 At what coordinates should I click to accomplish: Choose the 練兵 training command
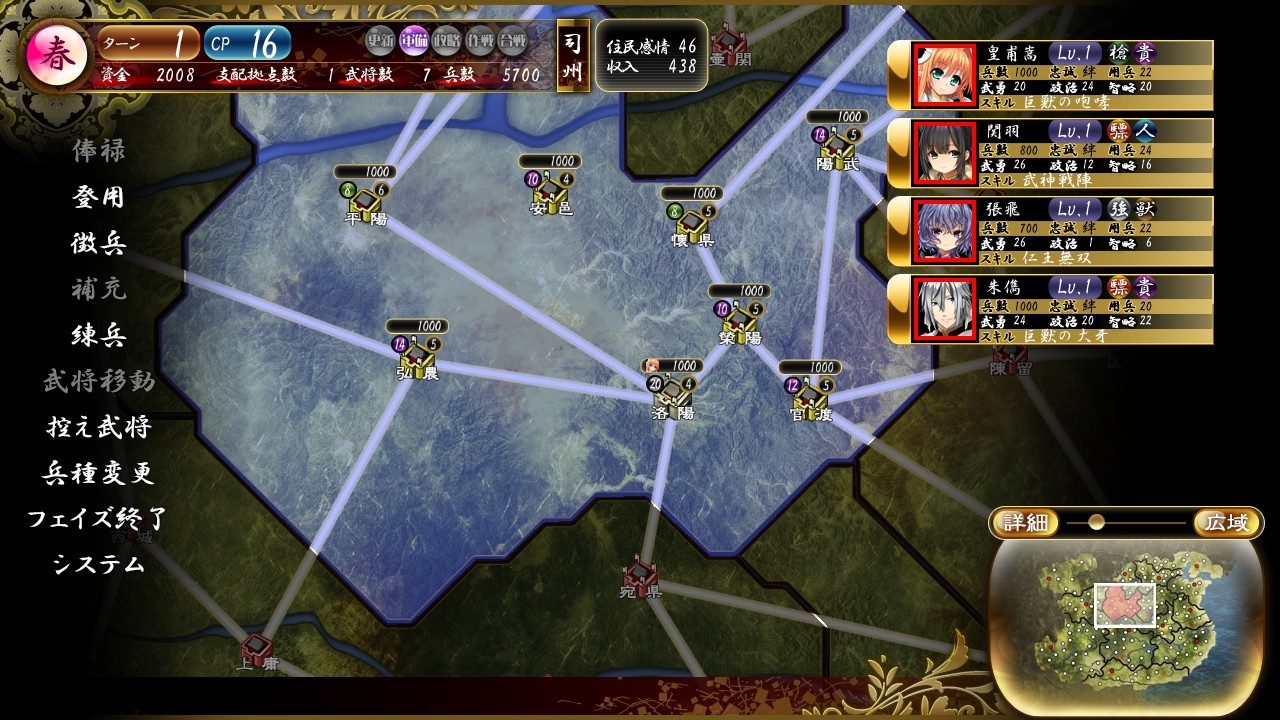98,335
